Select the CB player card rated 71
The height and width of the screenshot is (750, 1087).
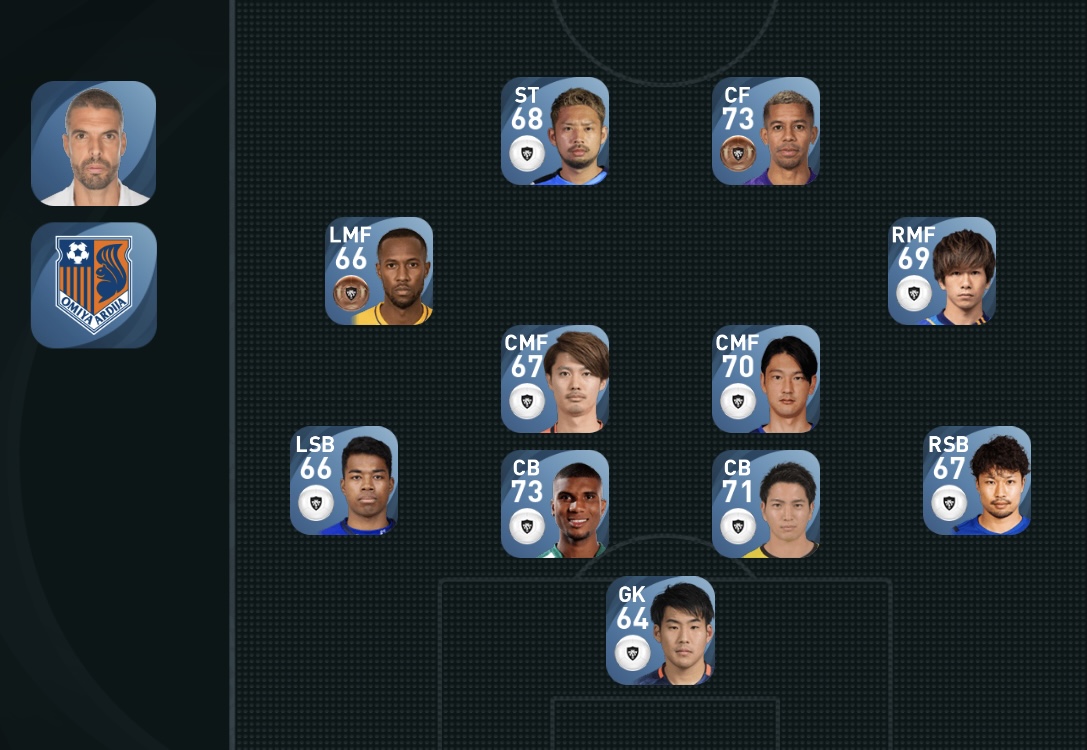(766, 504)
